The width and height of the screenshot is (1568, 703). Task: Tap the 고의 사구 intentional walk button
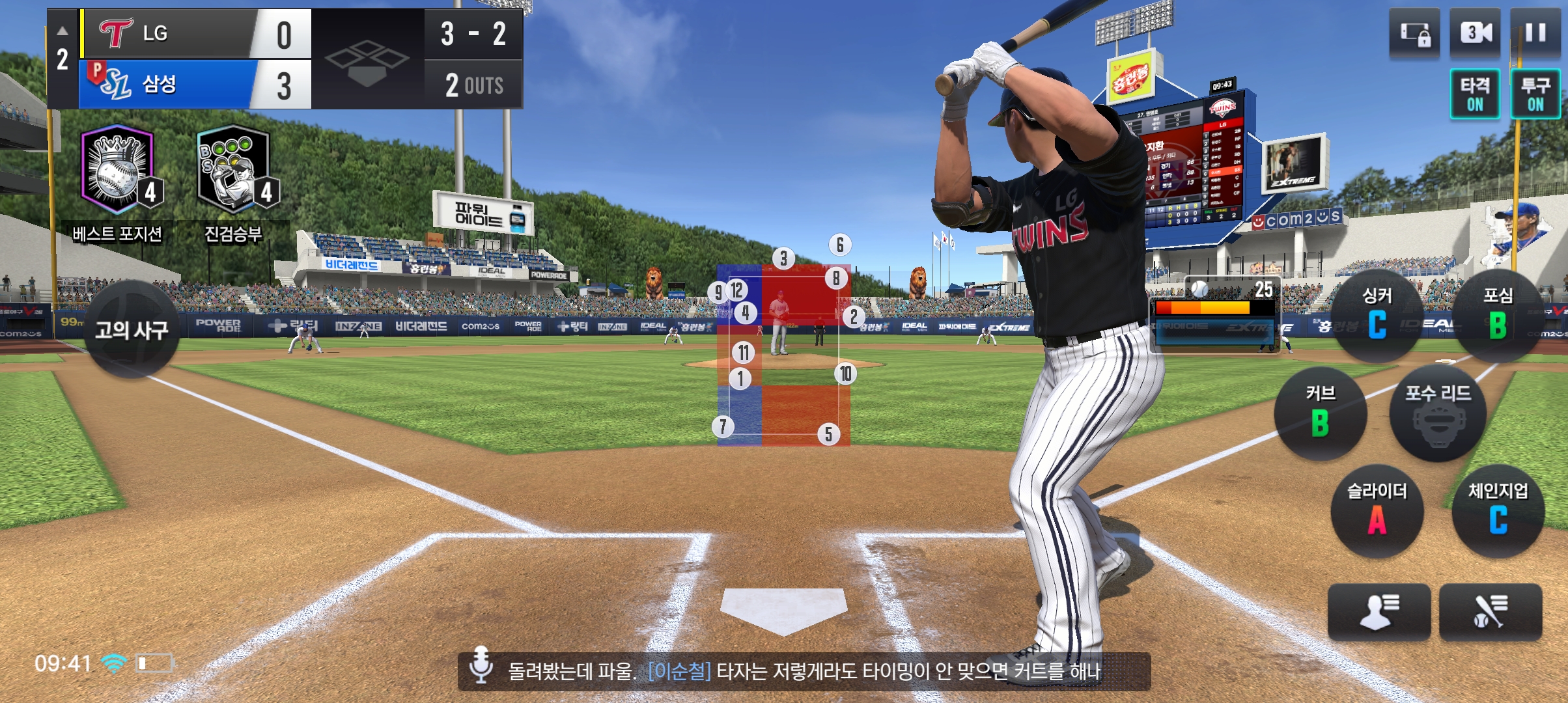click(132, 329)
